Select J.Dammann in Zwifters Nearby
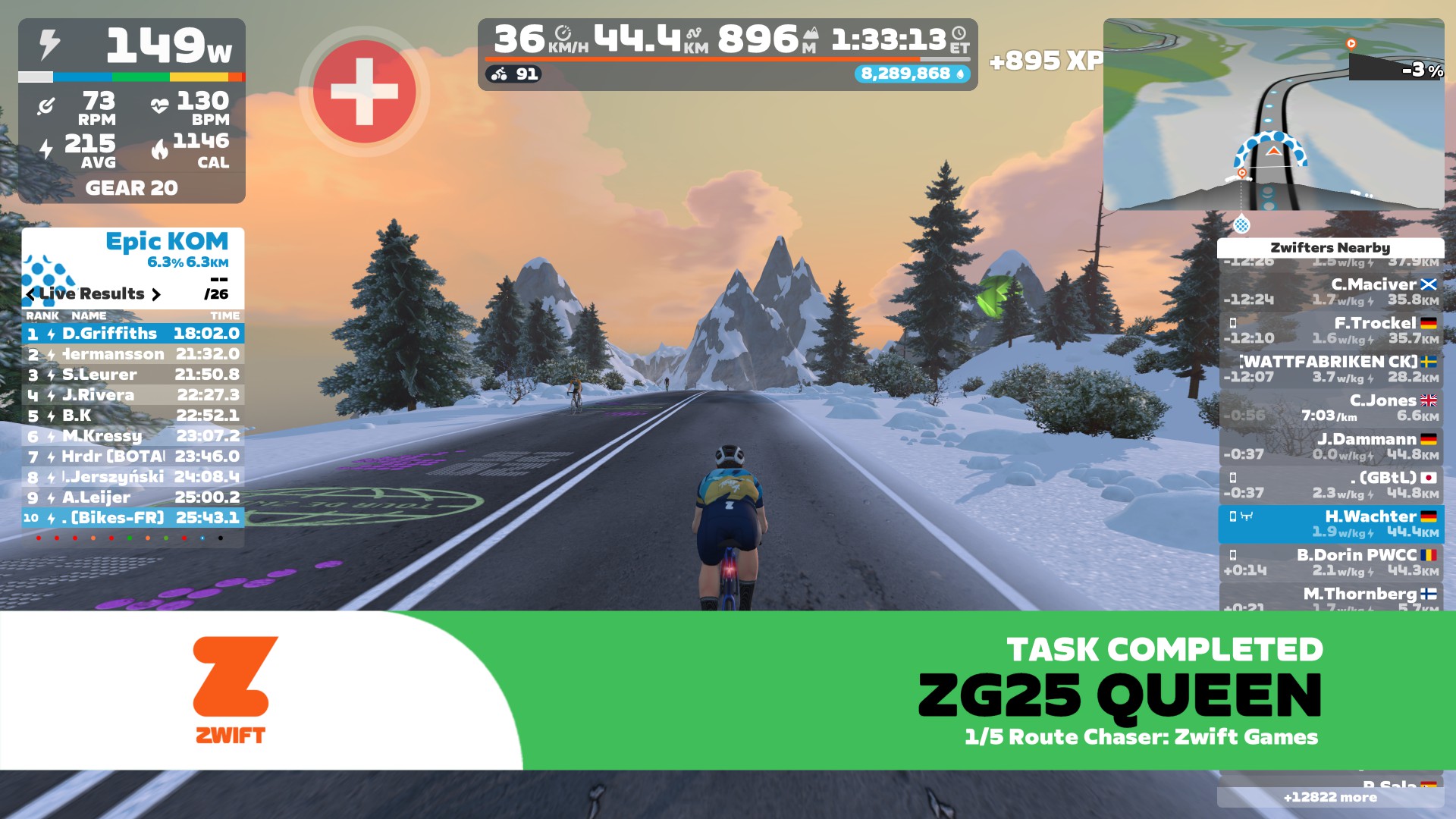This screenshot has height=819, width=1456. click(1331, 447)
